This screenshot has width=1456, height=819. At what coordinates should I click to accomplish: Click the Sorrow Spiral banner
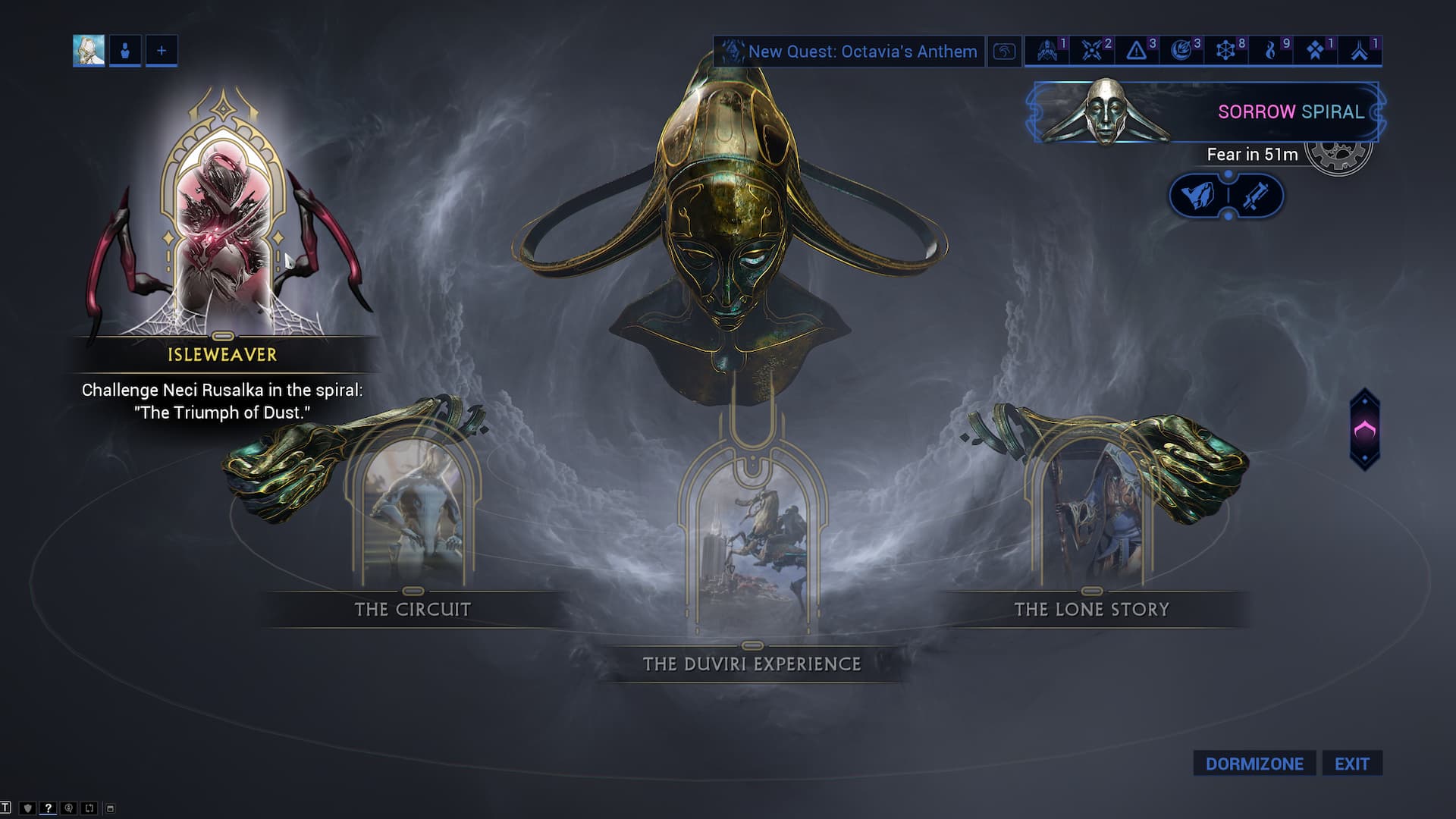[1206, 112]
